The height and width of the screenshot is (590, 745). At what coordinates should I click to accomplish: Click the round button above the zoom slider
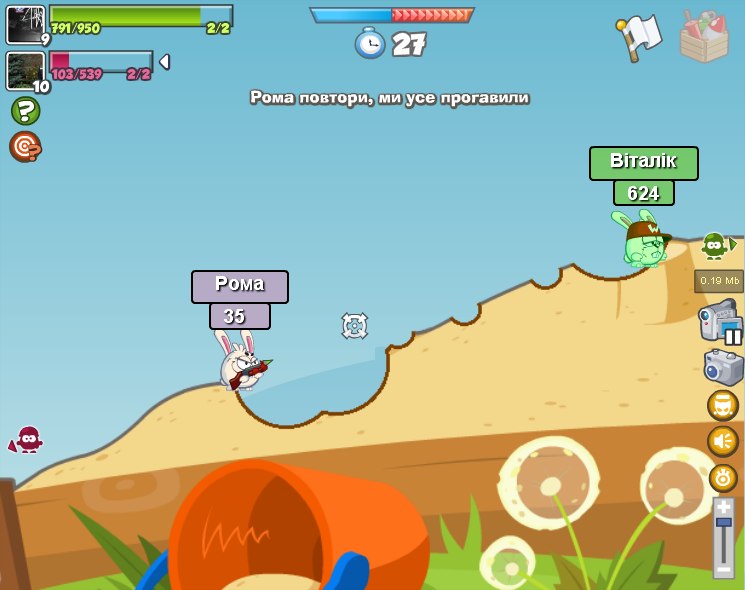tap(723, 477)
